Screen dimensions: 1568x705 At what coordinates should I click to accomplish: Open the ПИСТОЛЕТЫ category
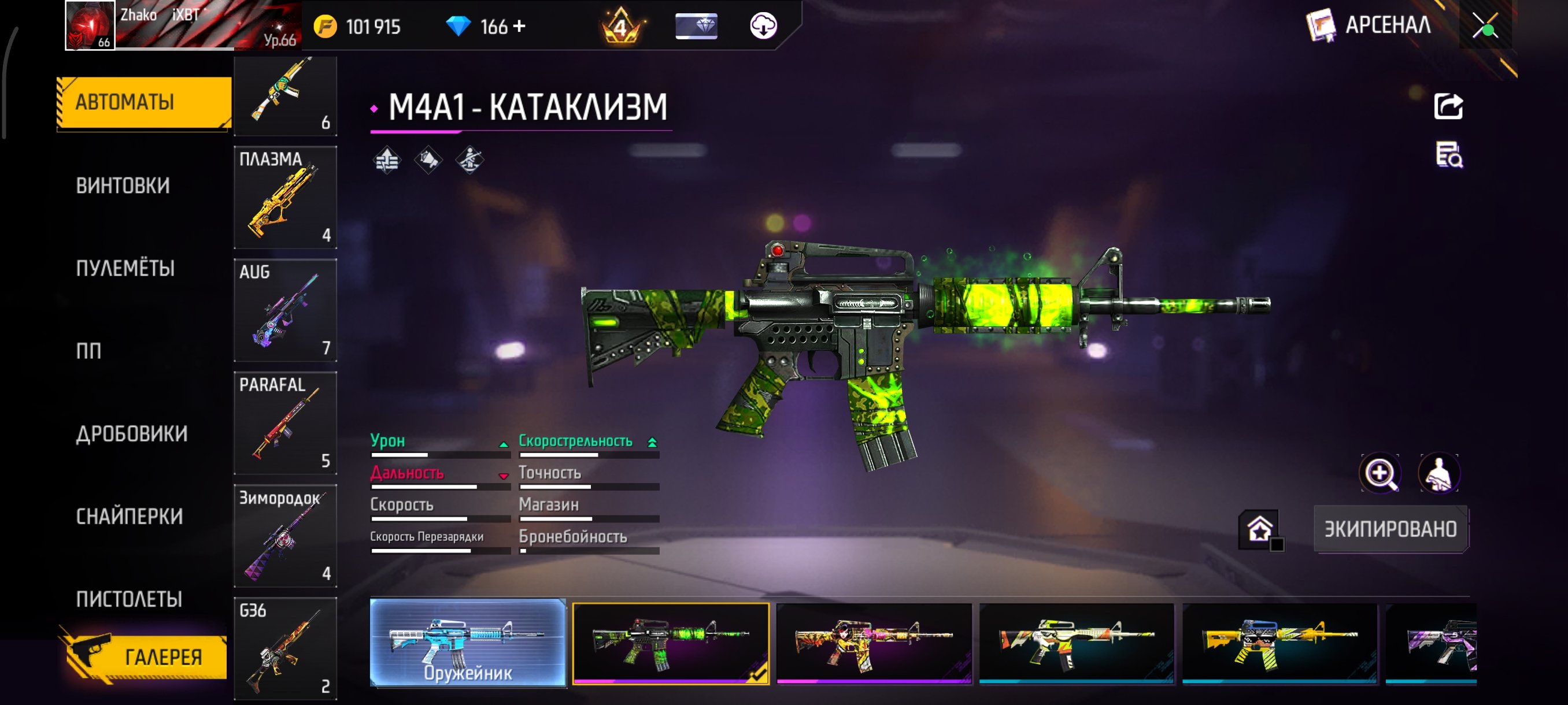[x=129, y=599]
